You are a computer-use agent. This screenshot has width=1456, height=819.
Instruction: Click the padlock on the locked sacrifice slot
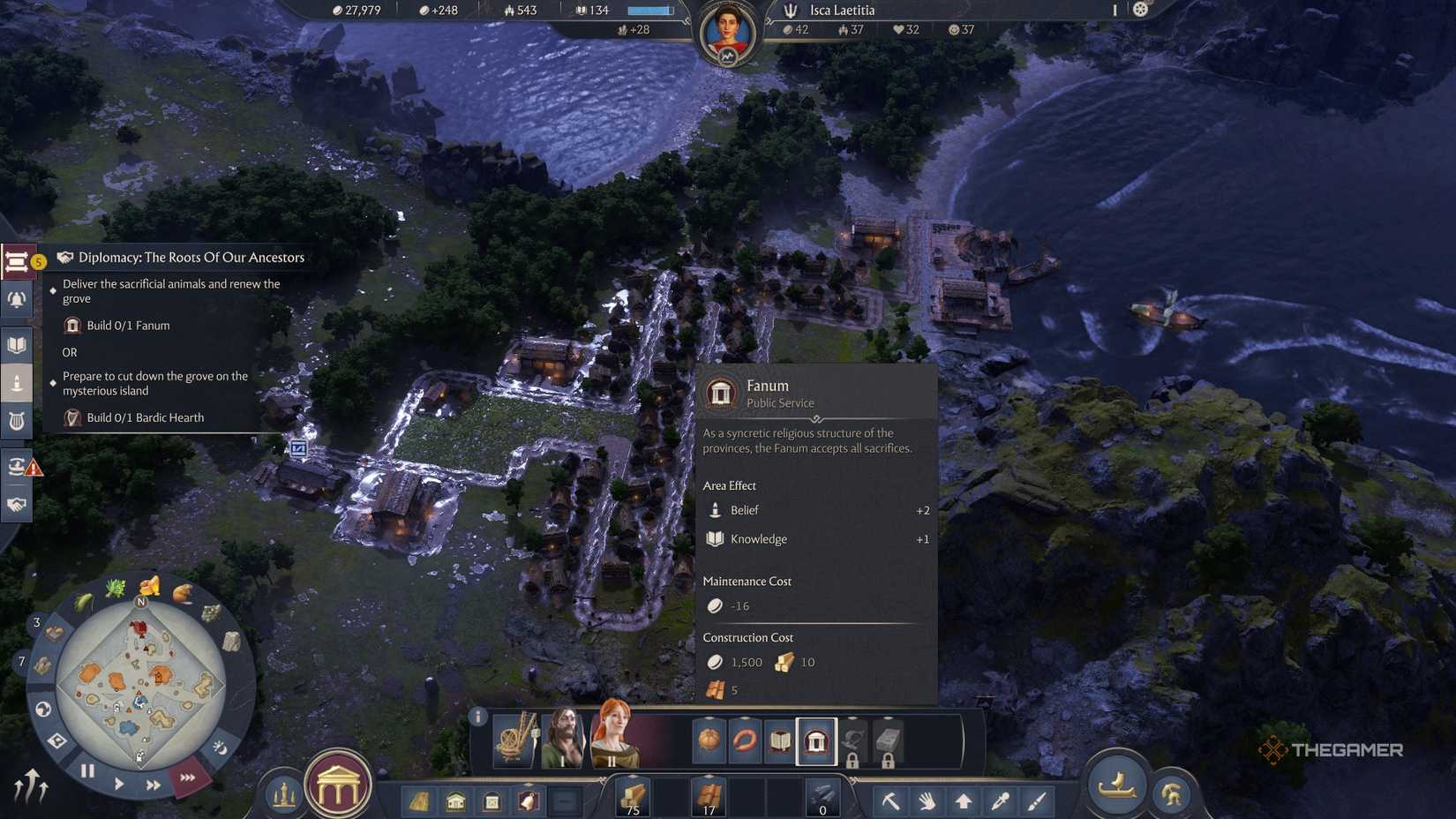(x=853, y=760)
